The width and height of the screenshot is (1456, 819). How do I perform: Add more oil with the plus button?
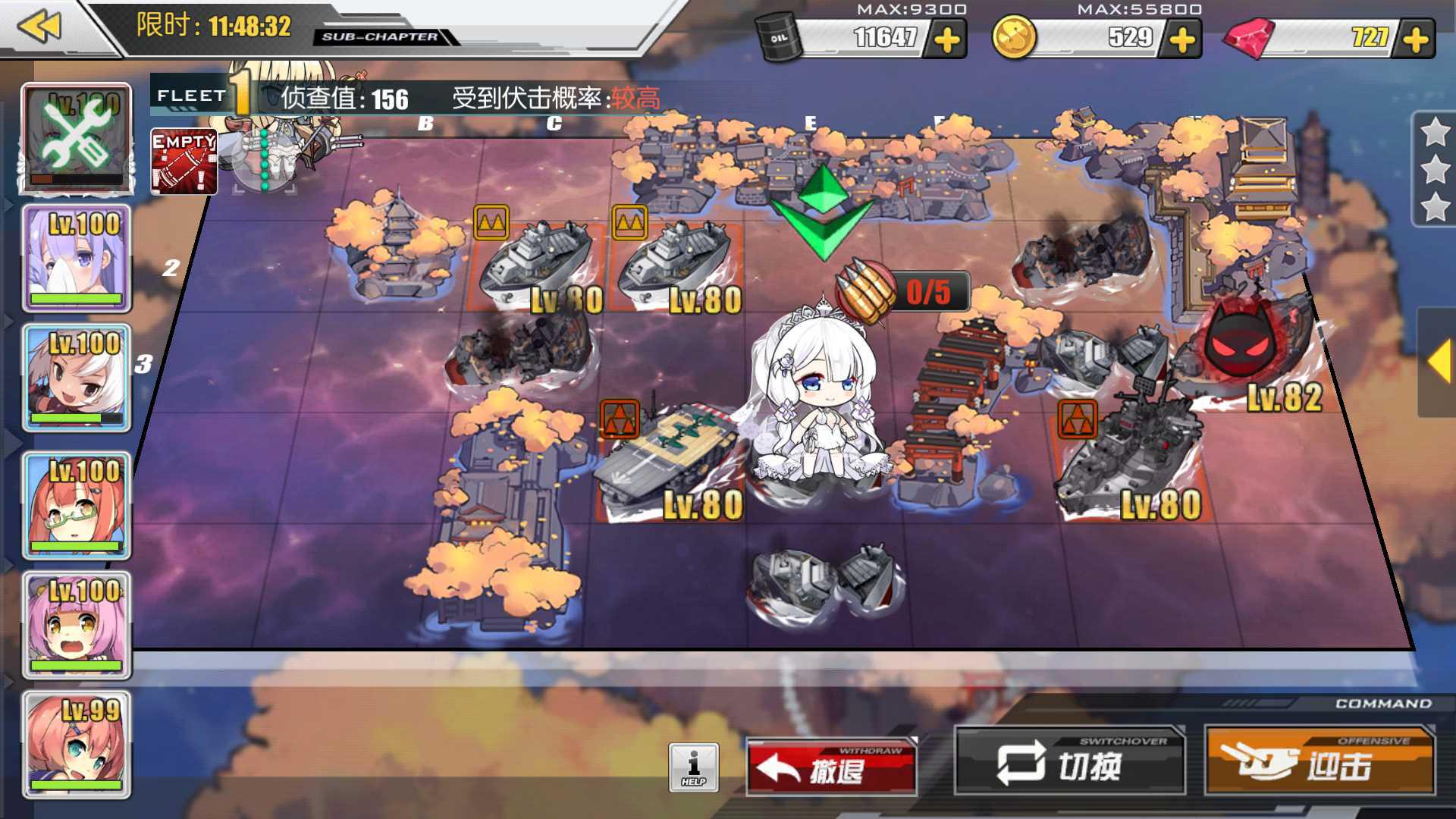(x=947, y=39)
